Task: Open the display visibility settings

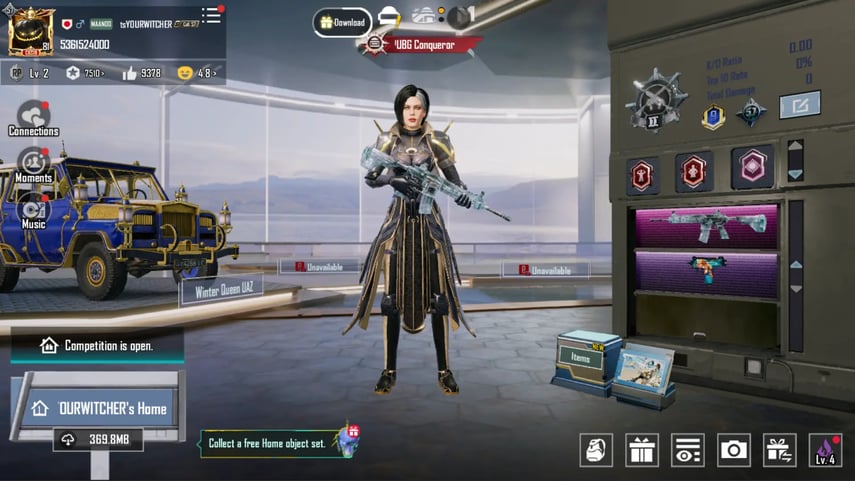Action: click(688, 450)
